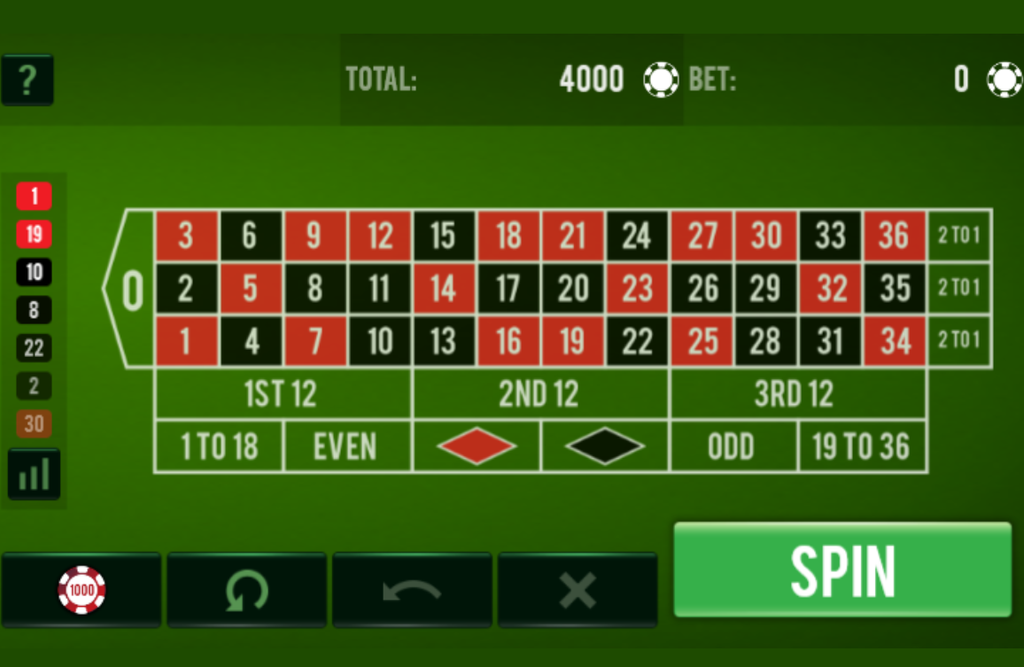Place a chip on black number 17
The height and width of the screenshot is (667, 1024).
click(x=508, y=289)
